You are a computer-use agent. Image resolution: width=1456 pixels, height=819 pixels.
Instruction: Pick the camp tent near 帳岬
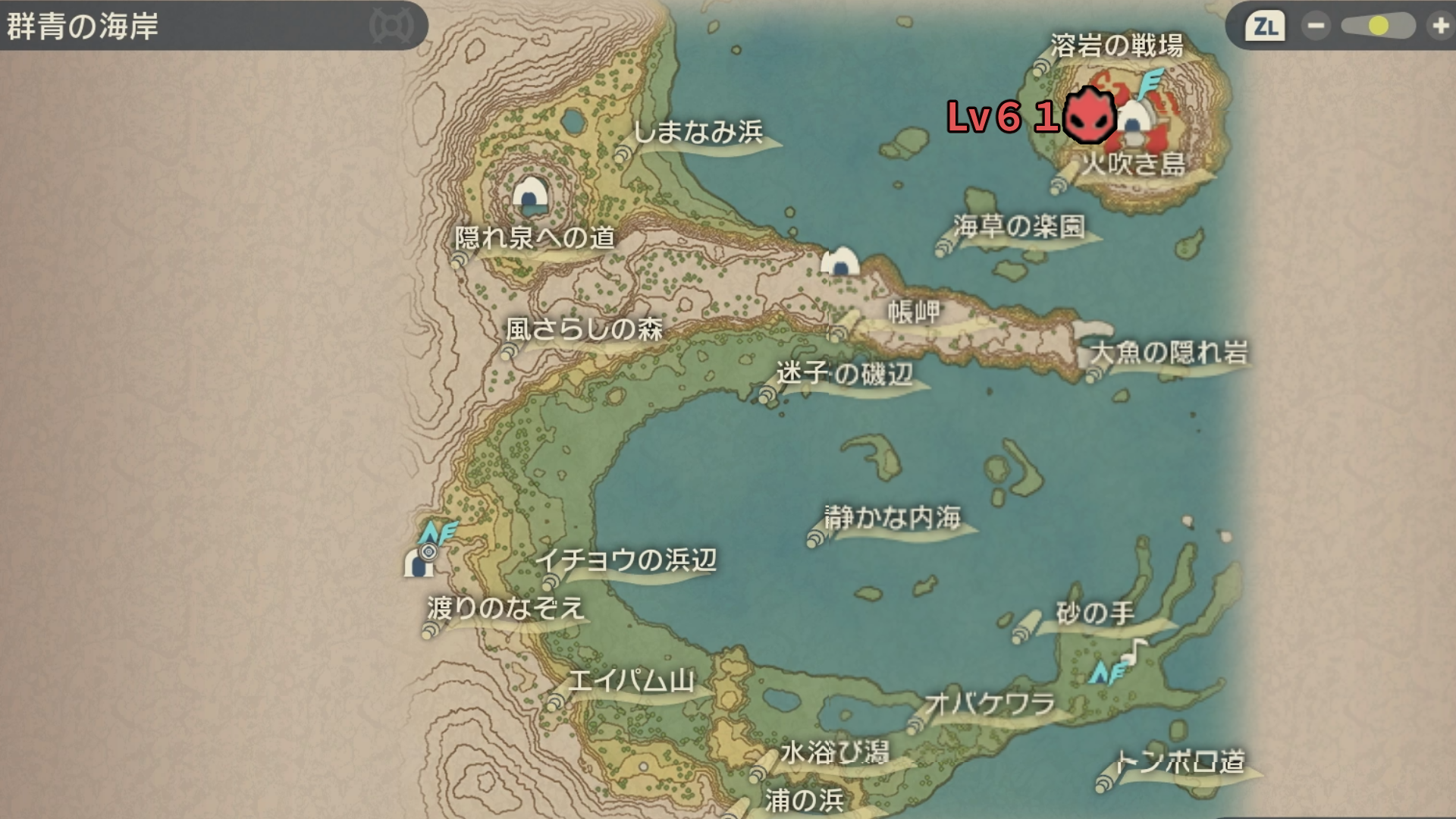click(840, 262)
